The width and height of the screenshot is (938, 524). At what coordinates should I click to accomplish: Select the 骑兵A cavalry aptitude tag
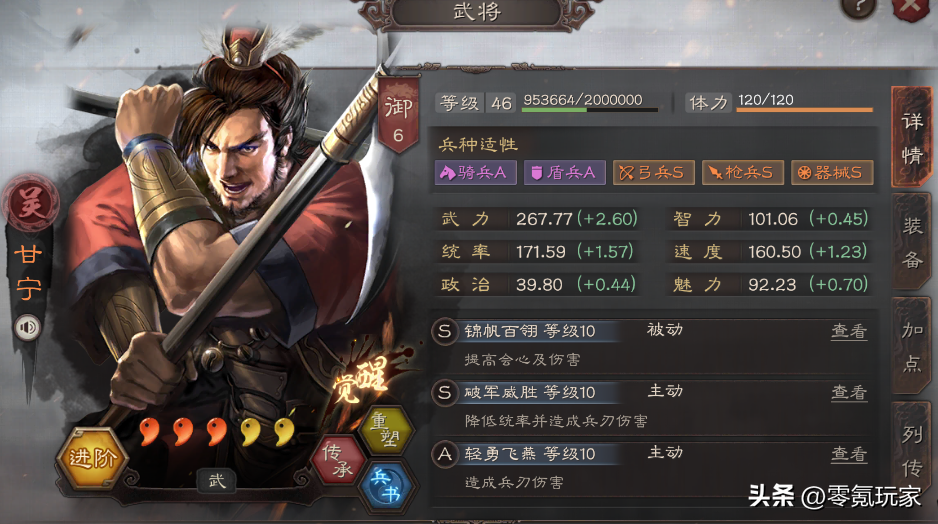pos(475,173)
